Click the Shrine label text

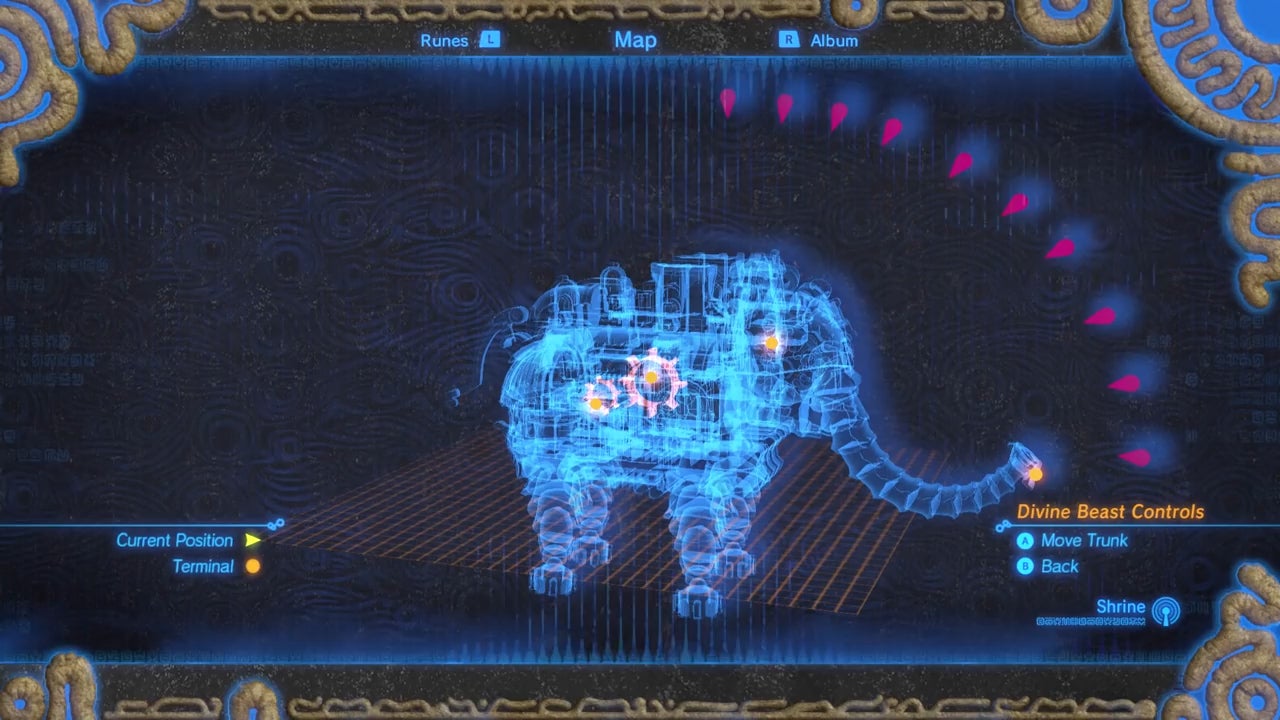(1120, 606)
